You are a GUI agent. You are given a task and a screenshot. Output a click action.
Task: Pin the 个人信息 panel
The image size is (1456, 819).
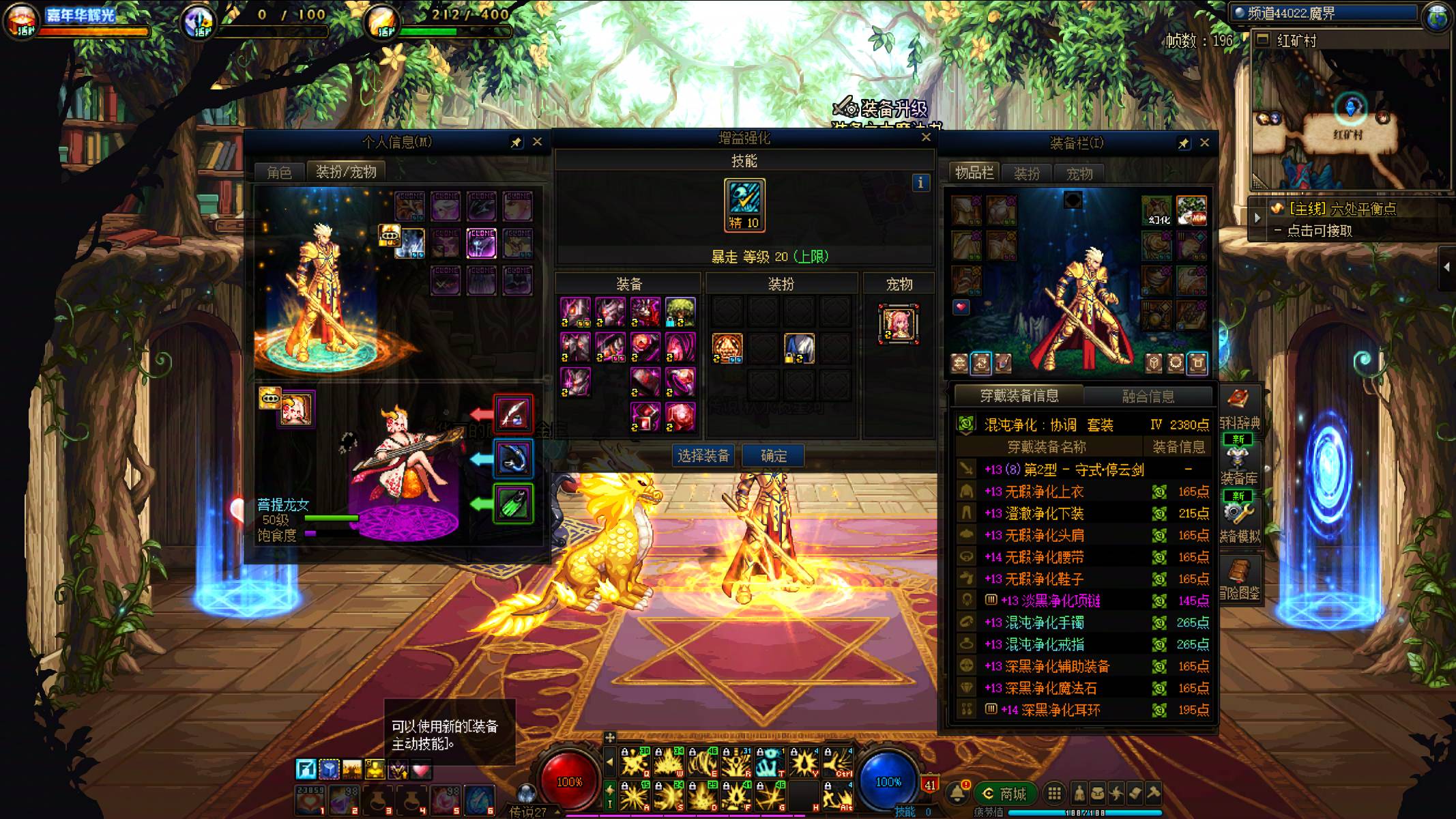pos(516,143)
